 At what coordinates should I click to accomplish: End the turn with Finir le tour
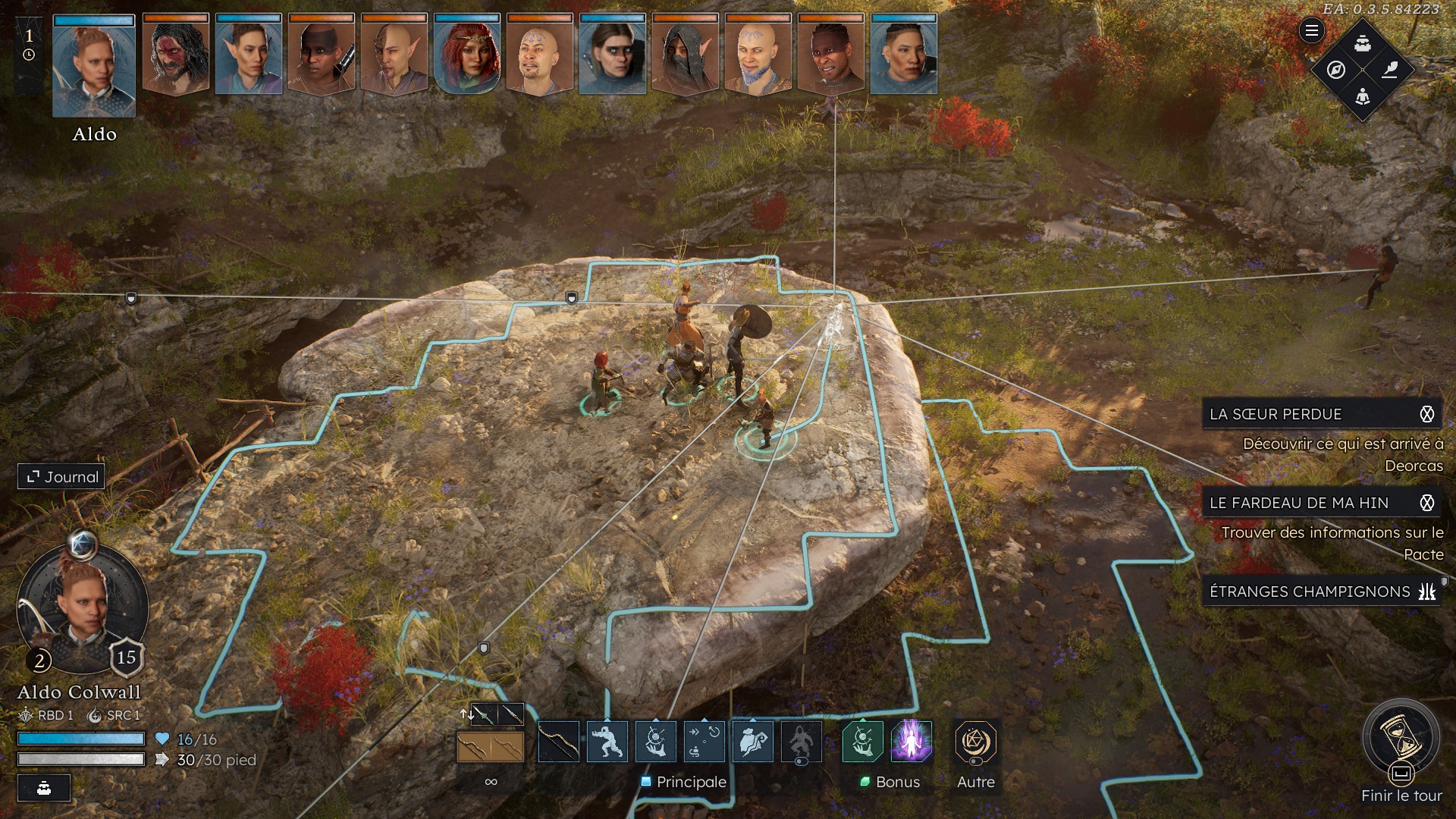coord(1401,739)
